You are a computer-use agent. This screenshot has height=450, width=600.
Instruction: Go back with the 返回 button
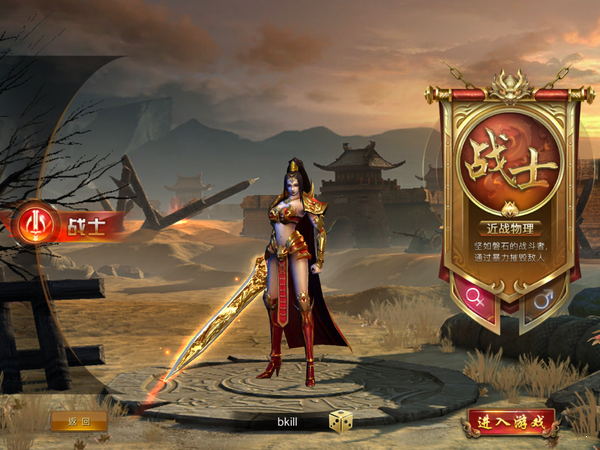click(x=79, y=421)
